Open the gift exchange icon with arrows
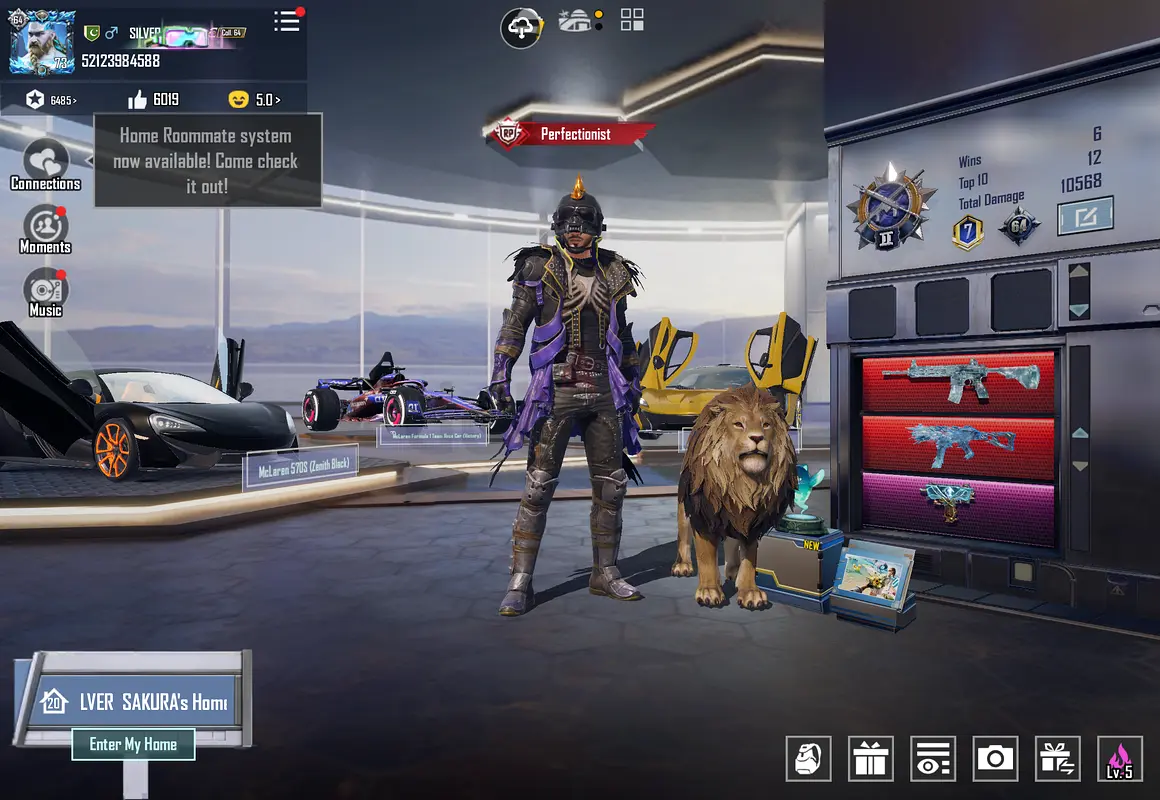The image size is (1160, 800). (x=1057, y=759)
